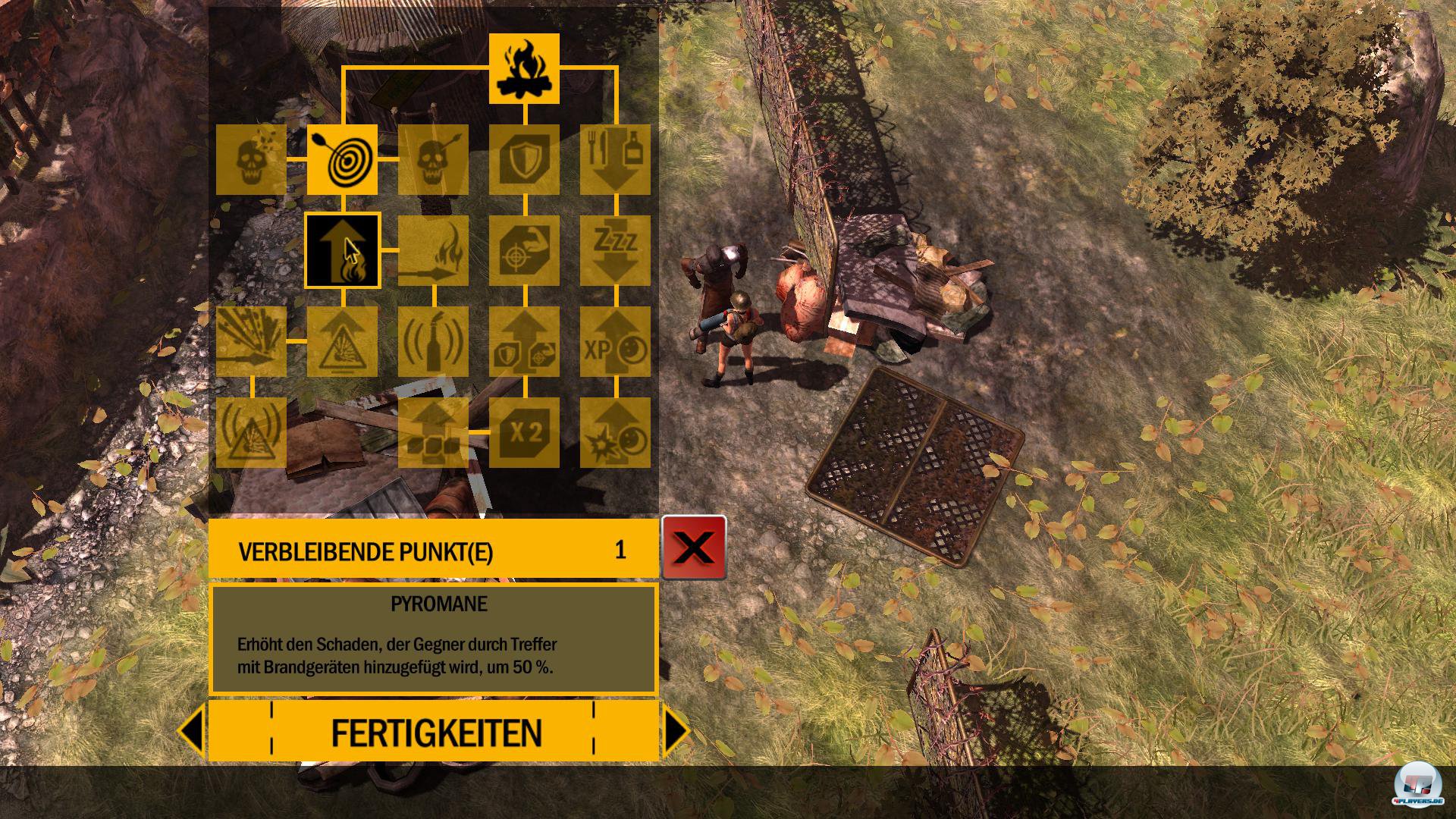This screenshot has height=819, width=1456.
Task: Select the Zzz sleep reduction skill
Action: 616,250
